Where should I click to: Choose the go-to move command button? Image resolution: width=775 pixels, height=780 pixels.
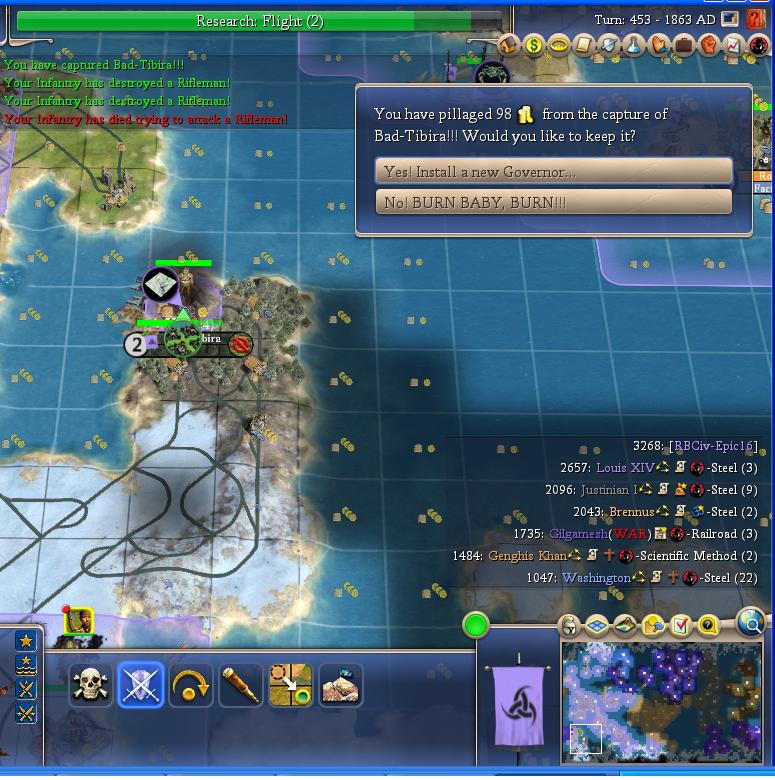290,685
